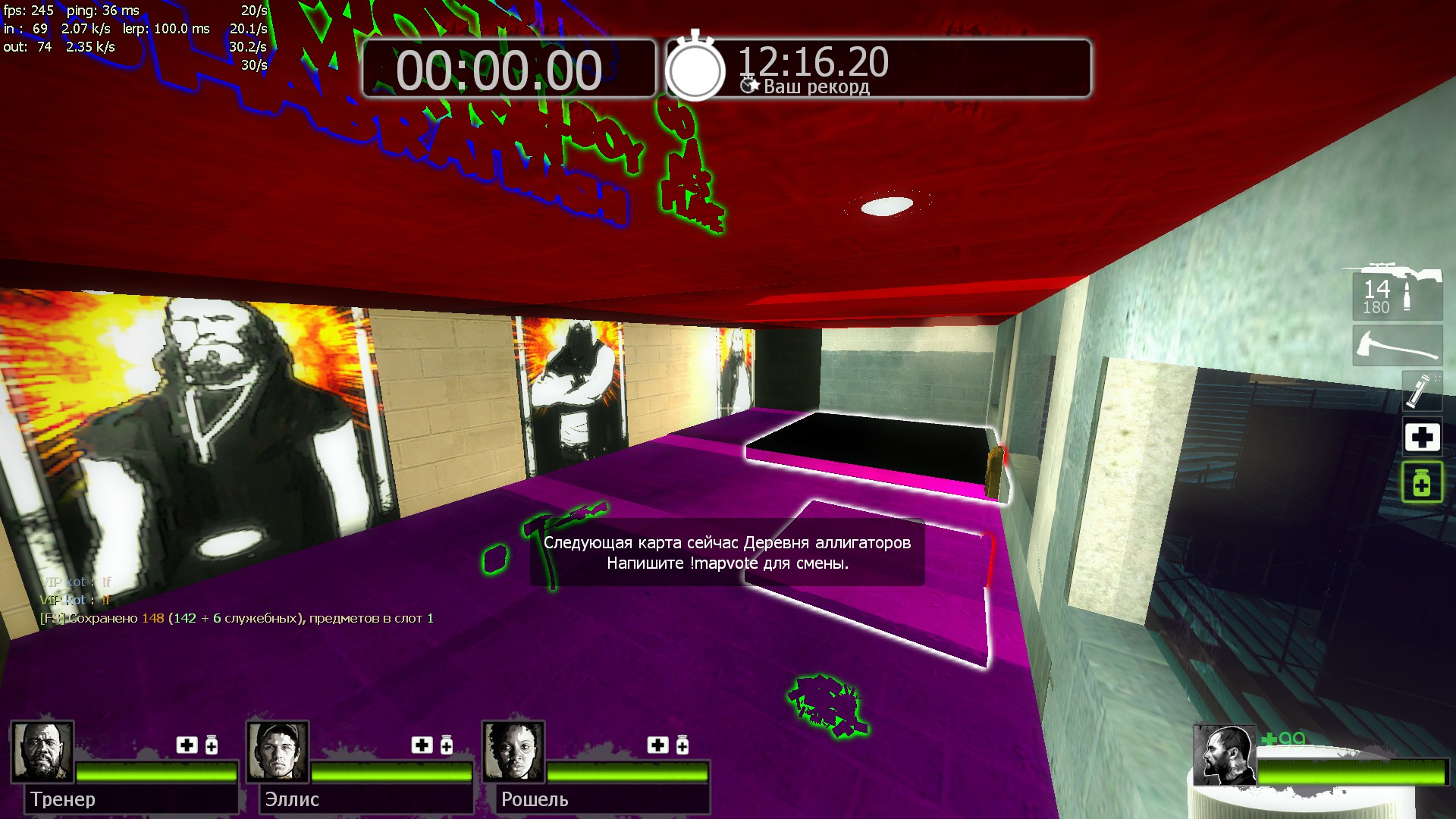The image size is (1456, 819).
Task: Equip the pipe bomb slot
Action: (1421, 391)
